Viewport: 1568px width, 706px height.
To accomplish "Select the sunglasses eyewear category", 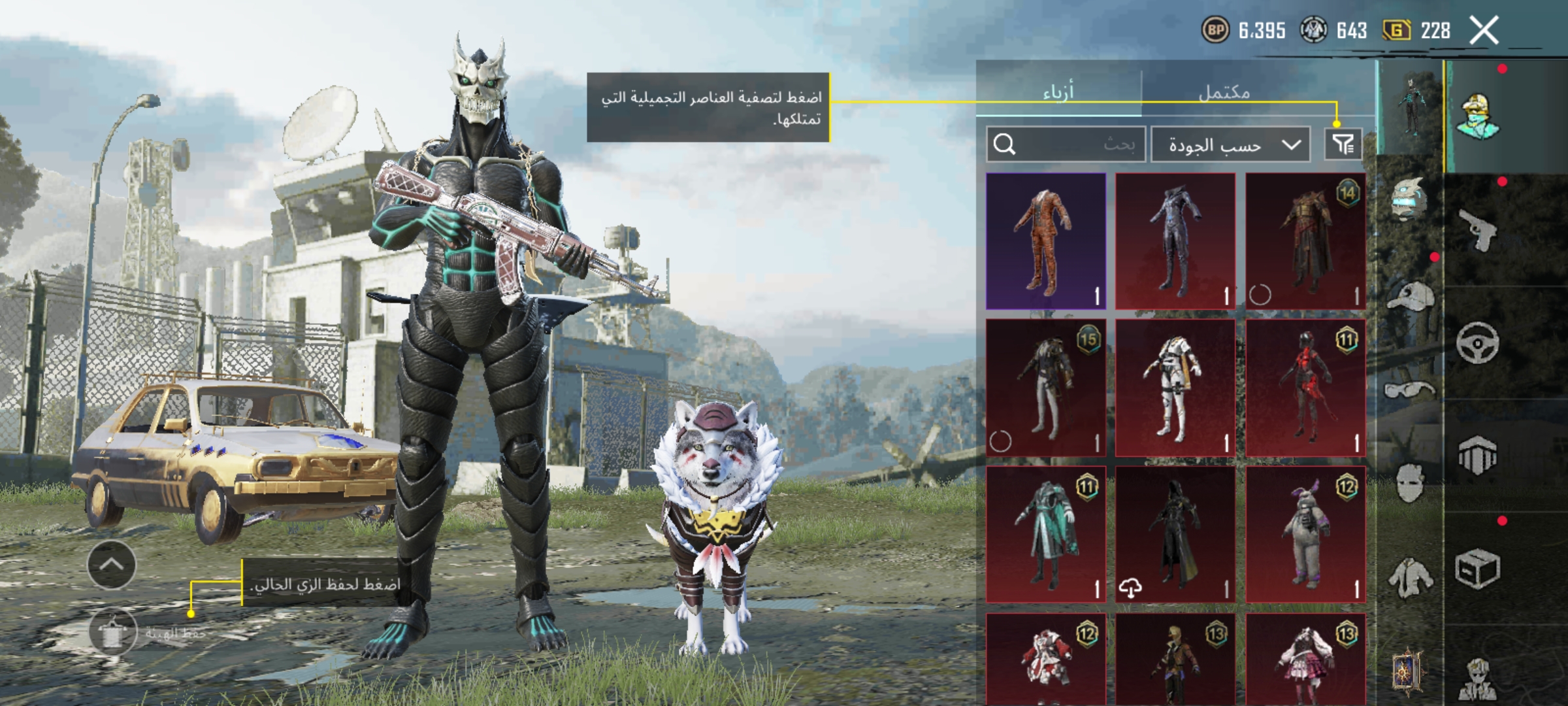I will [x=1410, y=390].
